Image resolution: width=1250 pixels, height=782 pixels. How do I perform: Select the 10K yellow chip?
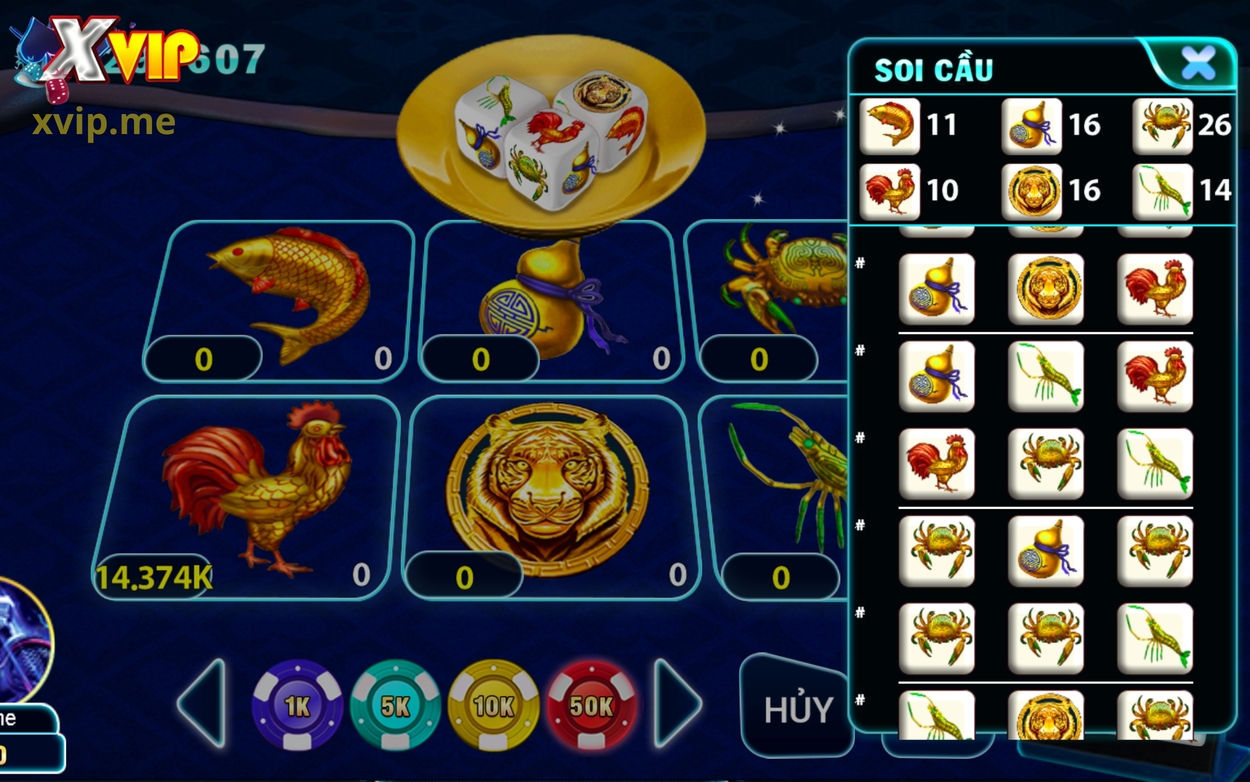493,706
